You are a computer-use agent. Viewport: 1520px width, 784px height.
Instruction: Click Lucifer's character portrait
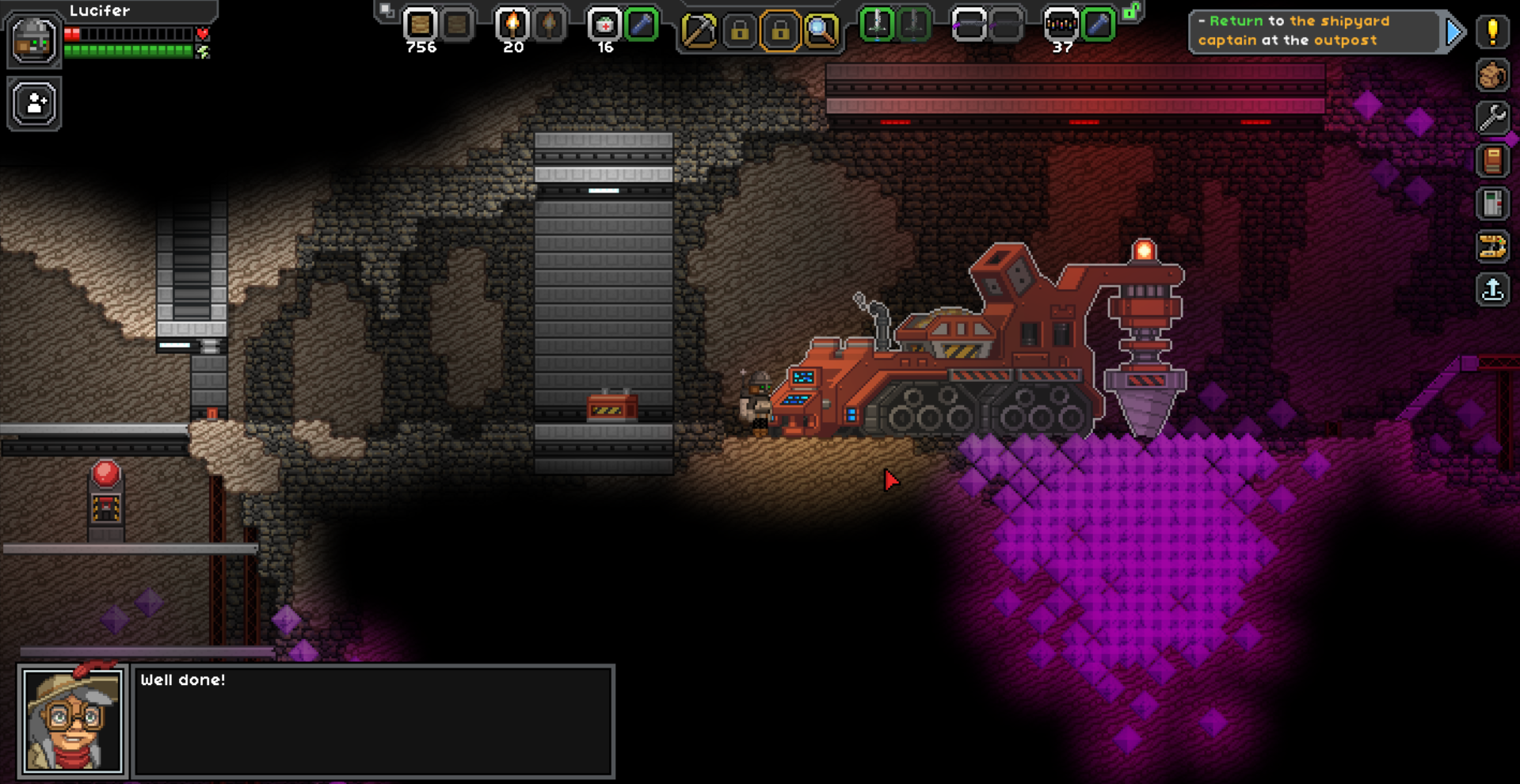[33, 40]
